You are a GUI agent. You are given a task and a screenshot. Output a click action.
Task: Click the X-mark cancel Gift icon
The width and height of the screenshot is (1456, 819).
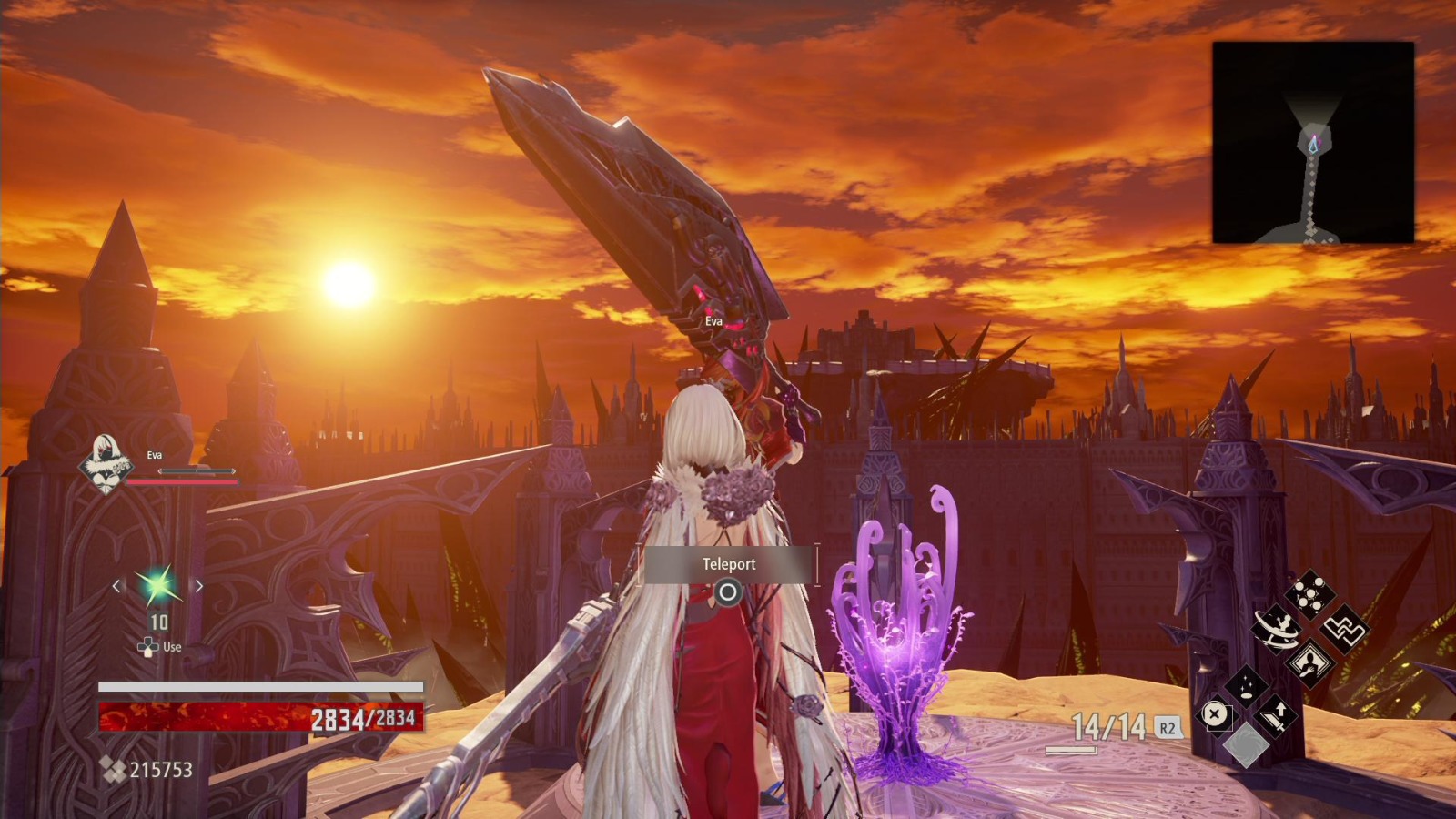[x=1214, y=713]
